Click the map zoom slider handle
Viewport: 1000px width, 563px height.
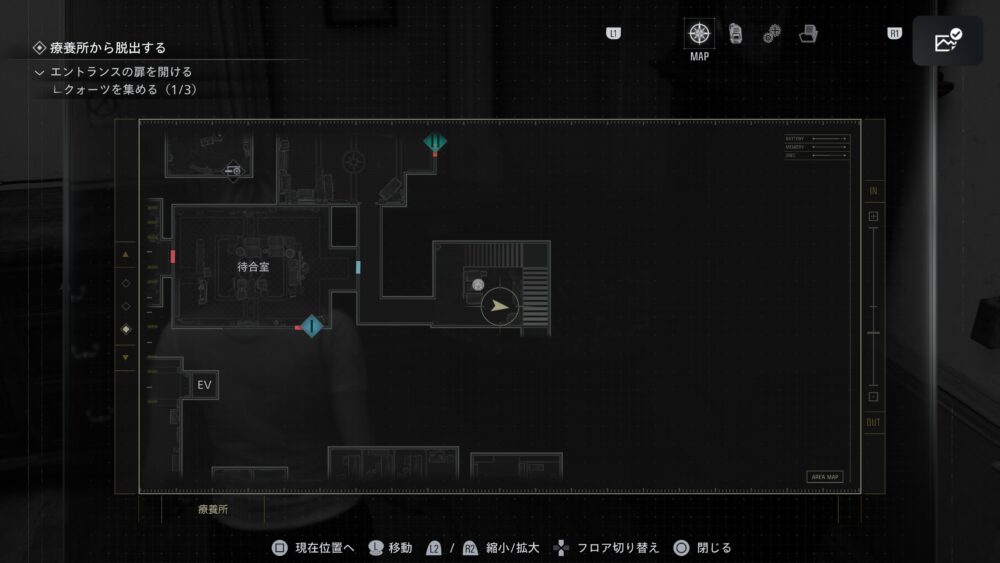pos(873,332)
